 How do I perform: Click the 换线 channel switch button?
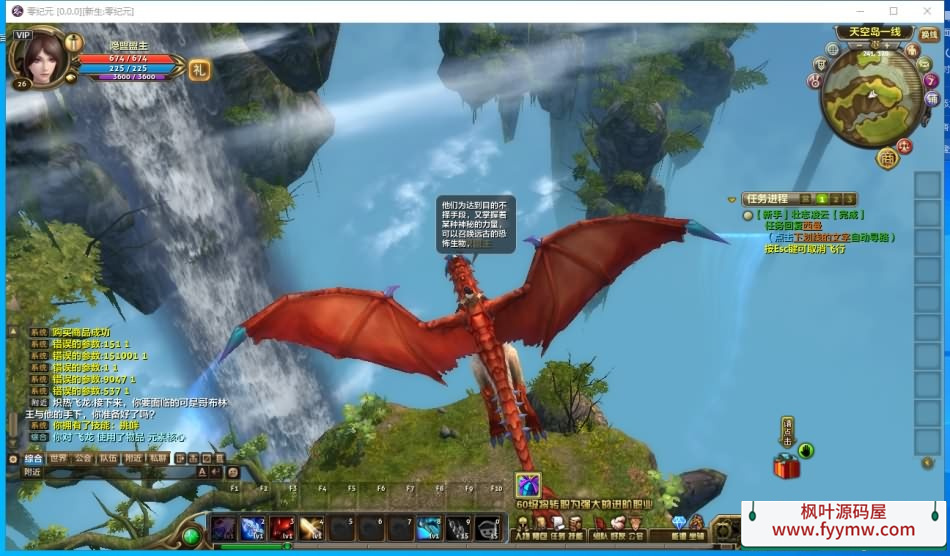pyautogui.click(x=929, y=35)
